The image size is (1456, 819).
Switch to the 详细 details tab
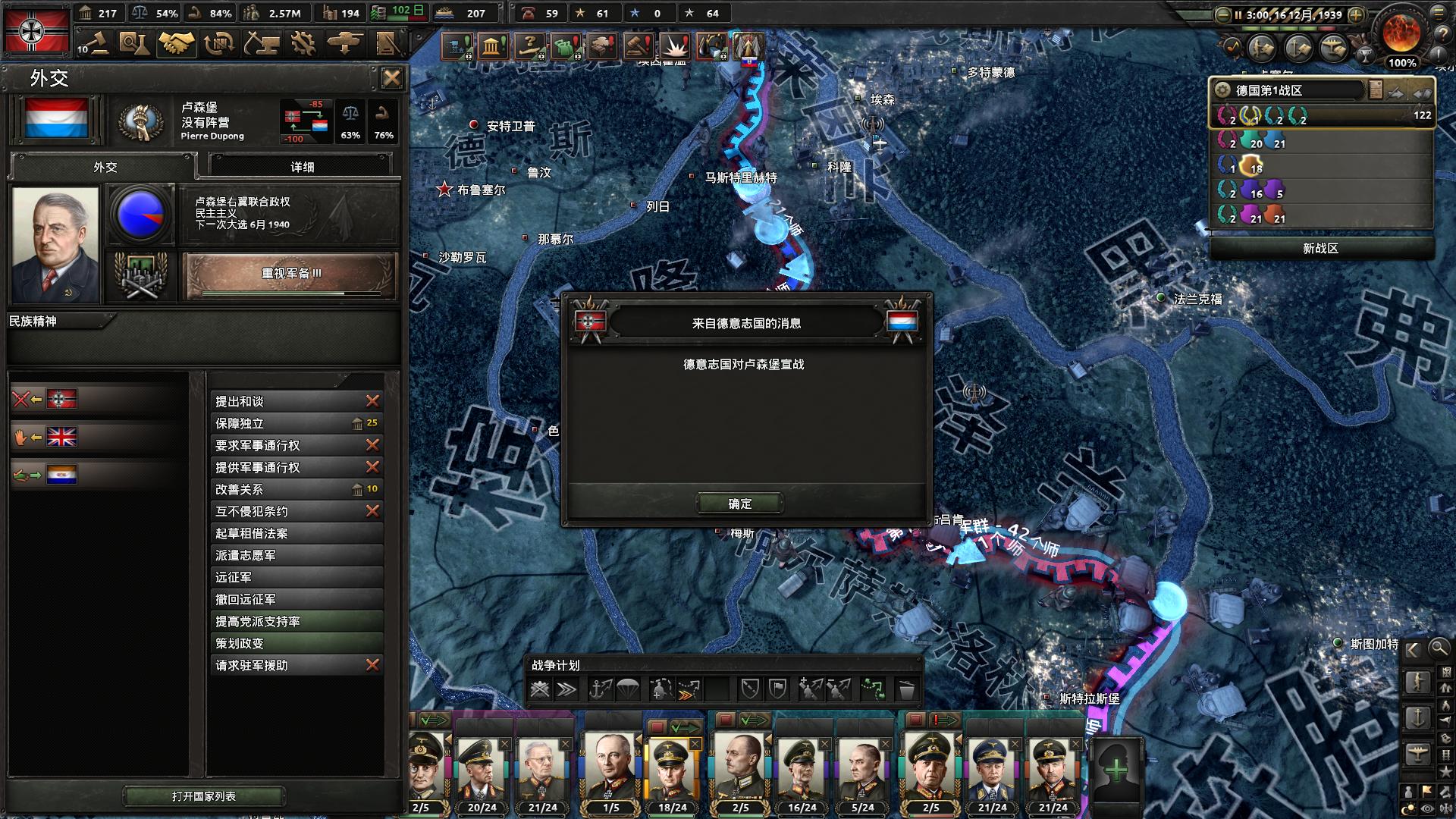point(302,167)
